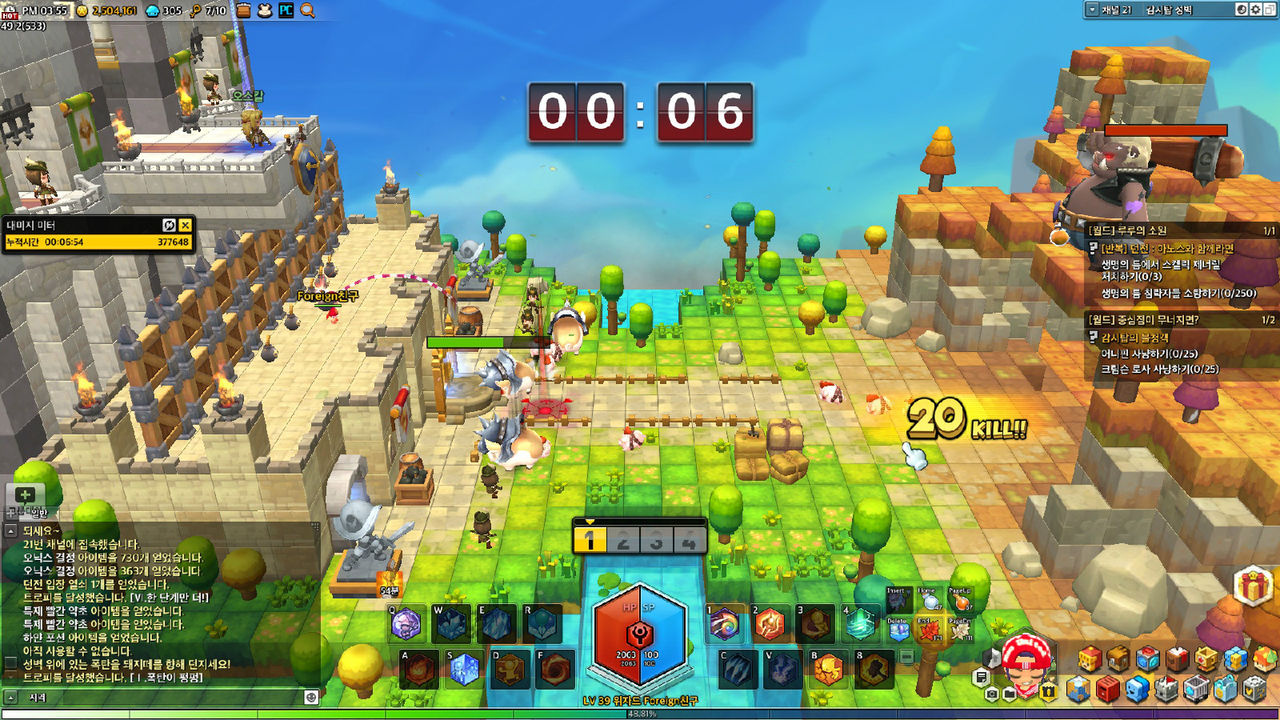Expand the chat window with plus button
The image size is (1280, 720).
[25, 494]
